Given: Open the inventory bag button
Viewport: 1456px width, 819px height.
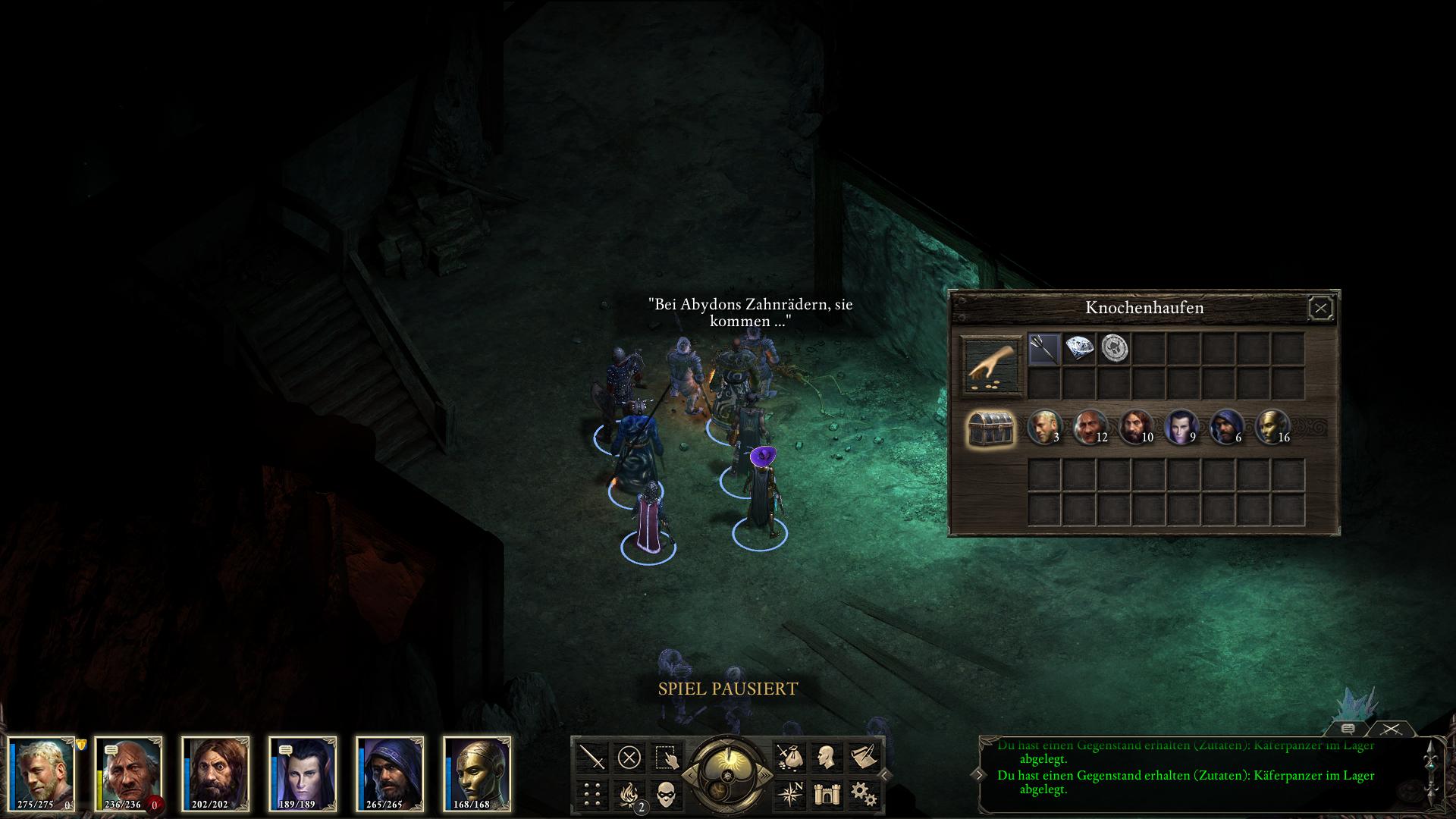Looking at the screenshot, I should (789, 757).
